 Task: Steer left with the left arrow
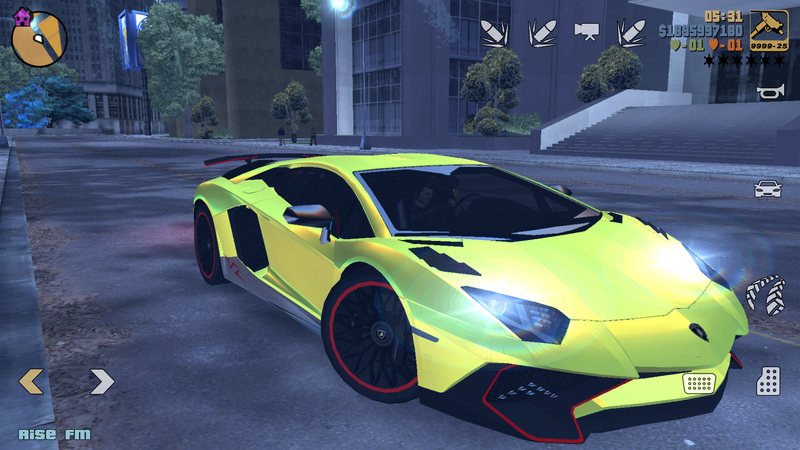[32, 380]
